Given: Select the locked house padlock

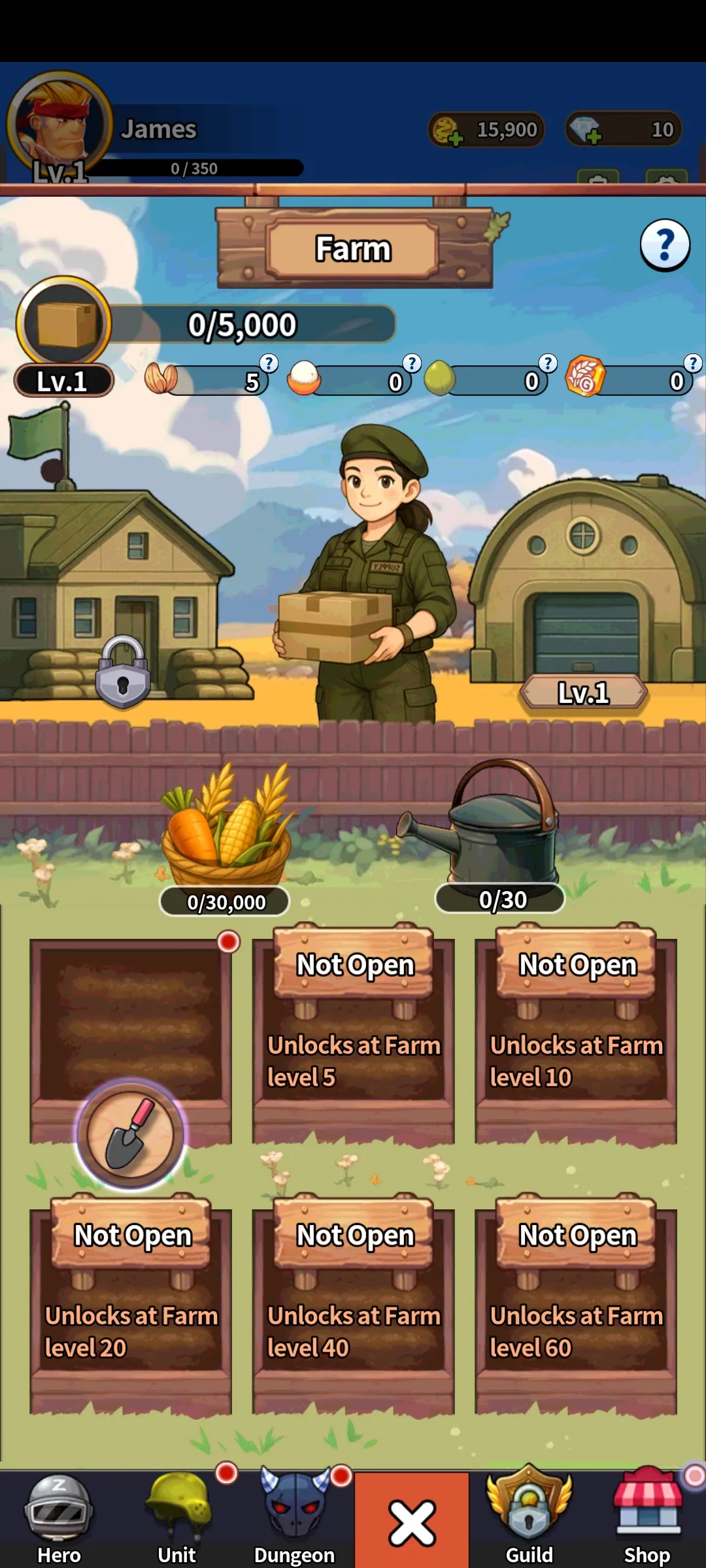Looking at the screenshot, I should 123,672.
